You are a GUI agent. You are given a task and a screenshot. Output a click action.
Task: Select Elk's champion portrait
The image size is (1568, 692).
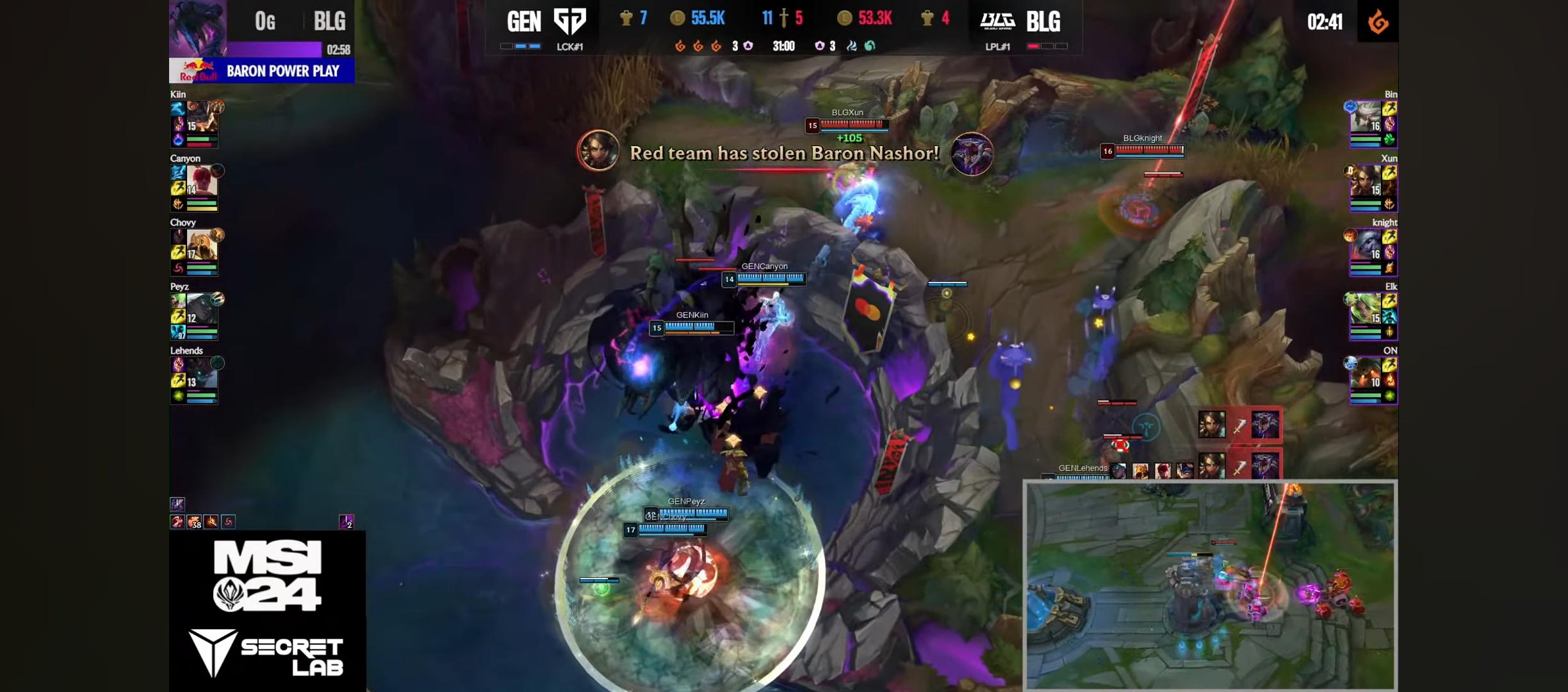pyautogui.click(x=1365, y=309)
